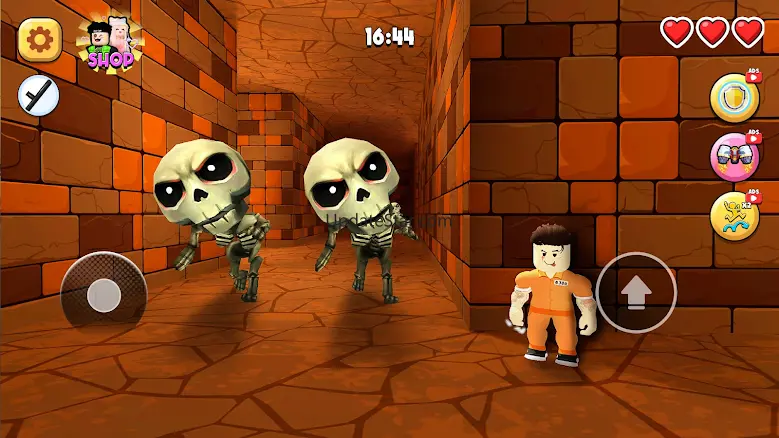Equip the baton weapon icon
This screenshot has height=438, width=779.
pyautogui.click(x=39, y=96)
